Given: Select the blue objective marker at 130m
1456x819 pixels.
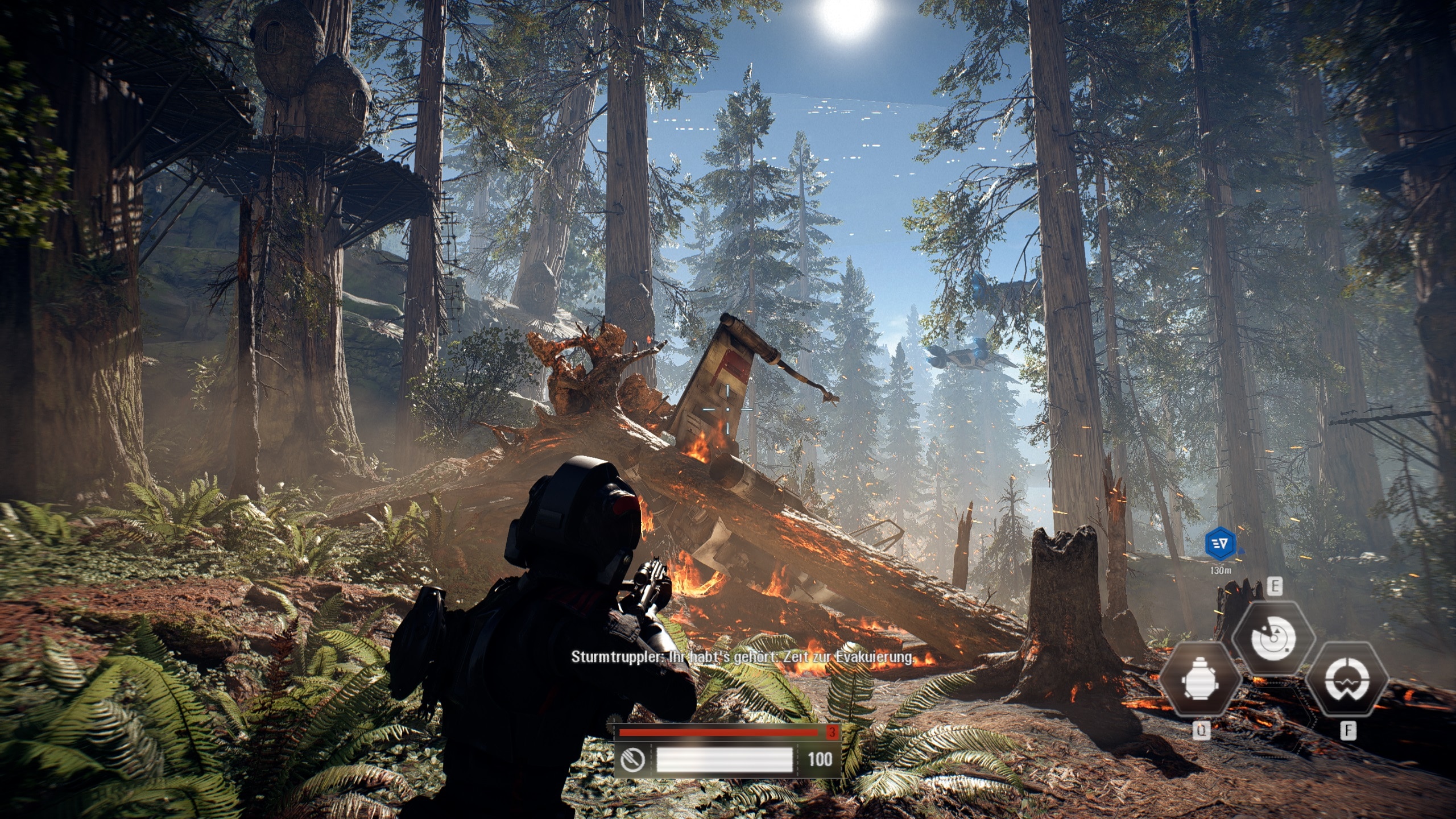Looking at the screenshot, I should tap(1221, 544).
